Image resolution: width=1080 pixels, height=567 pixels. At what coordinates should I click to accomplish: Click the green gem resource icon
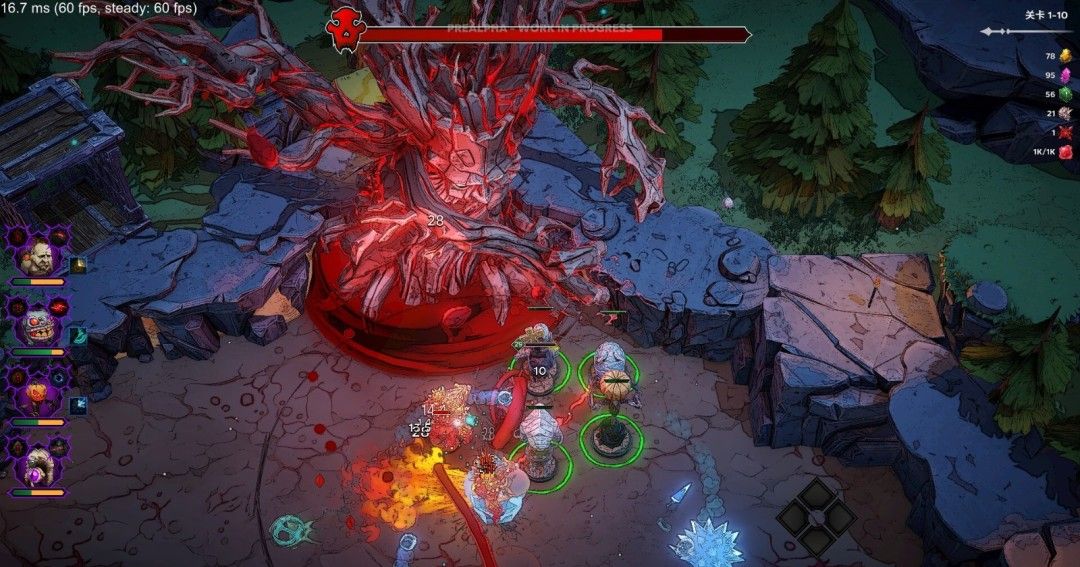[1066, 93]
